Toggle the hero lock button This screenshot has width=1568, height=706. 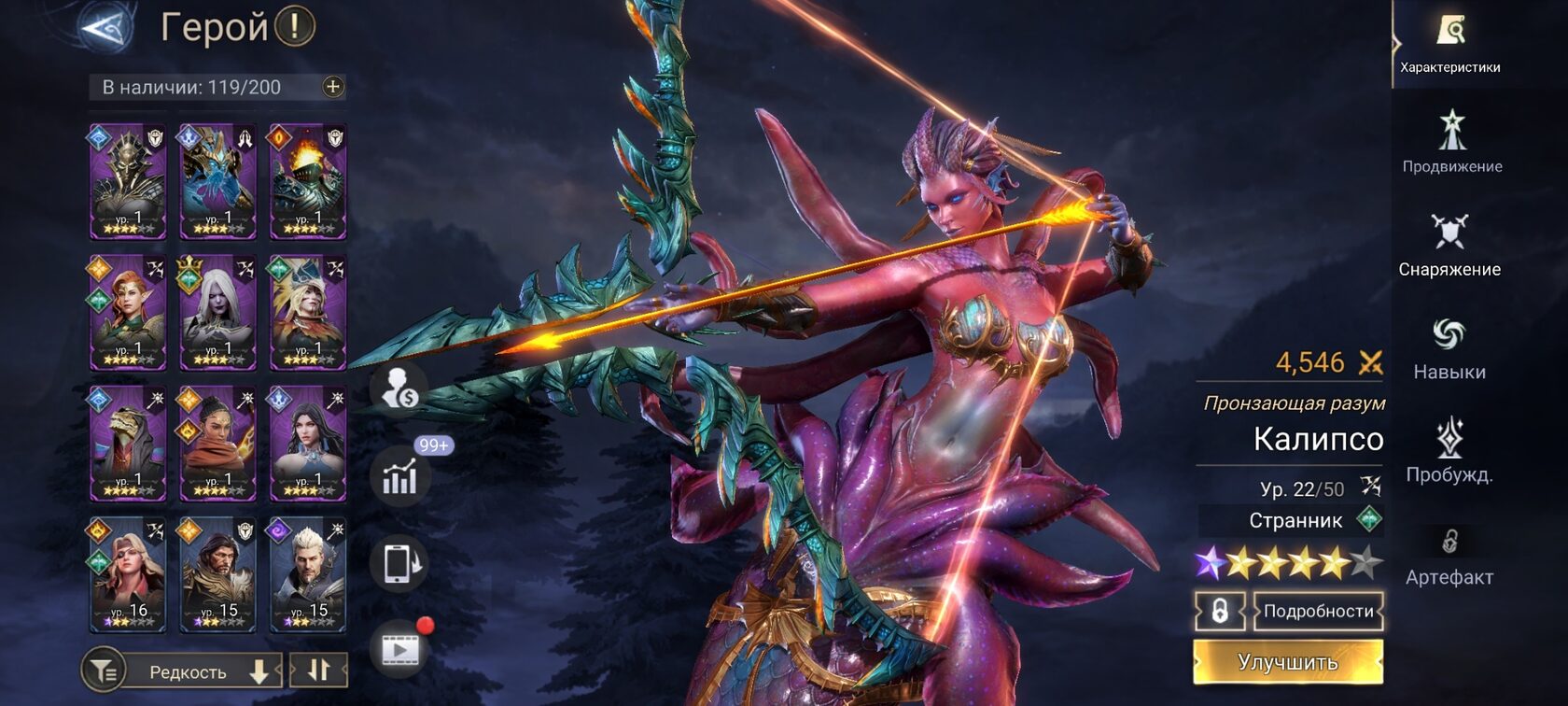[1220, 612]
